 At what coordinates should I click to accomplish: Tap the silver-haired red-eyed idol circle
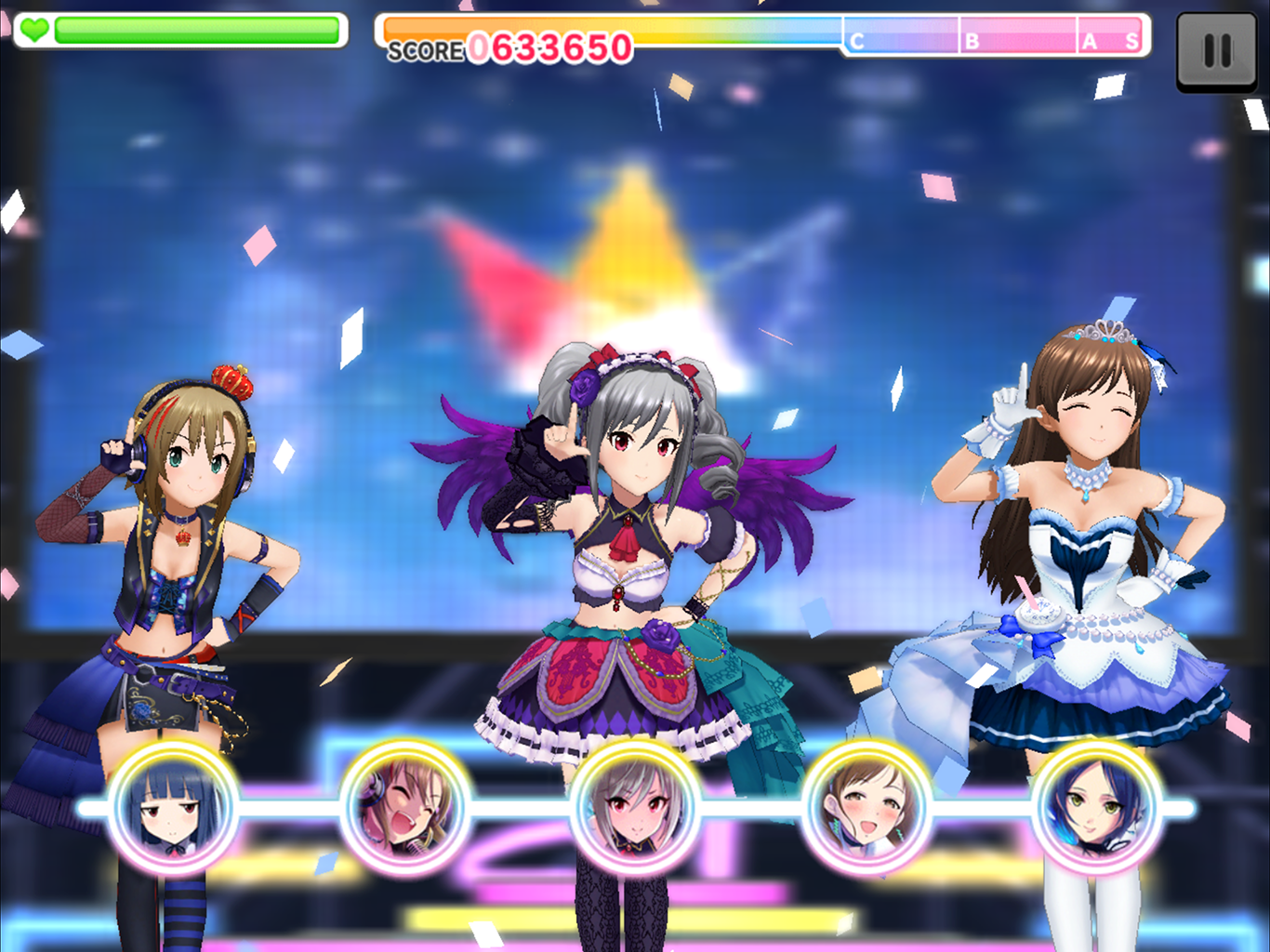click(x=634, y=807)
